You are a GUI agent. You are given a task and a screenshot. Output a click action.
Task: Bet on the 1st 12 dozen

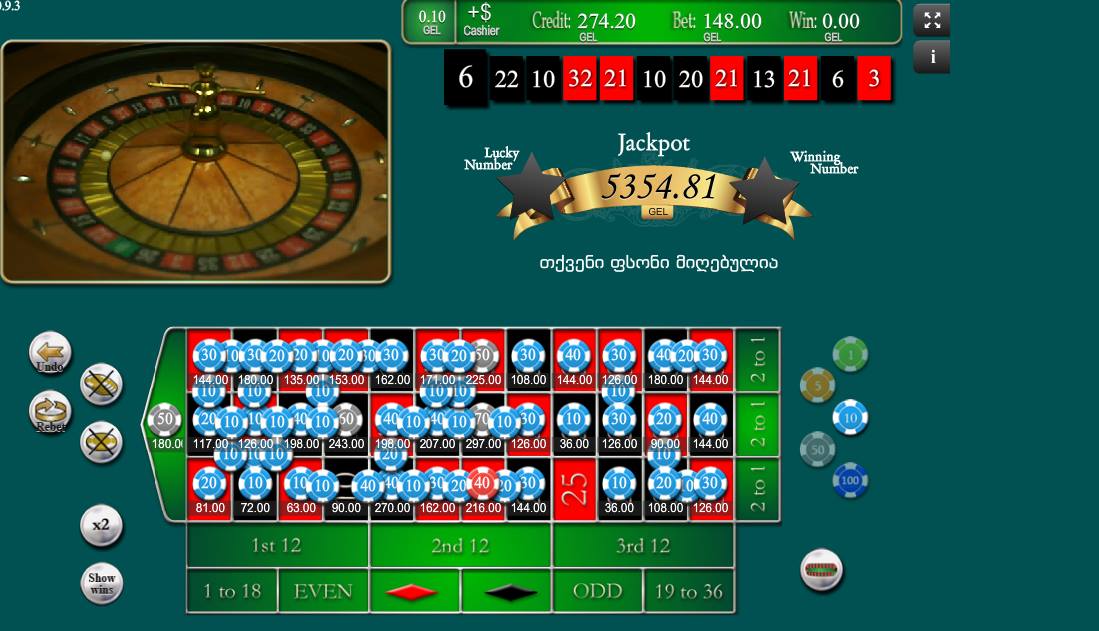click(277, 546)
